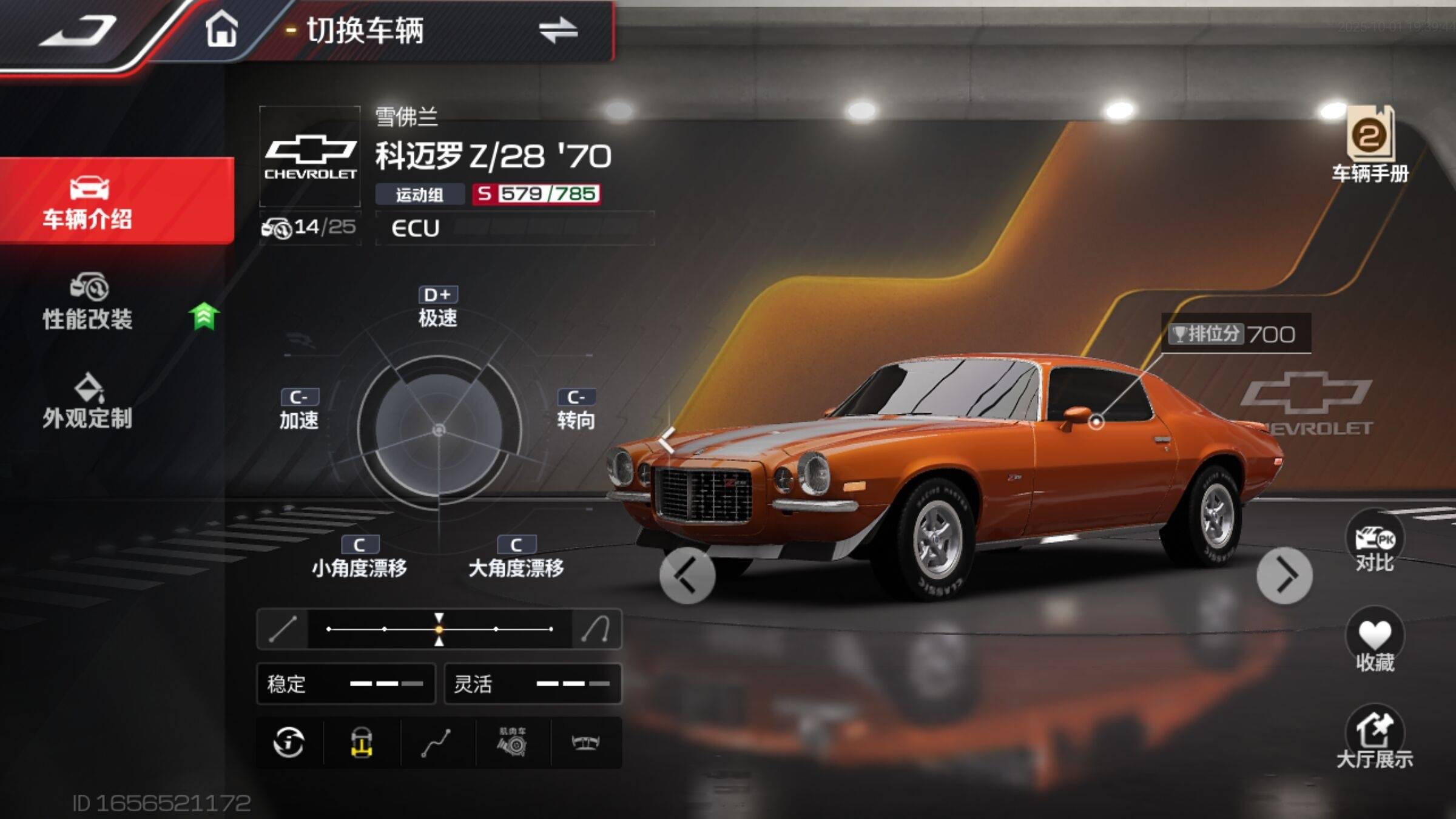
Task: Show the next car with right arrow
Action: click(1284, 576)
